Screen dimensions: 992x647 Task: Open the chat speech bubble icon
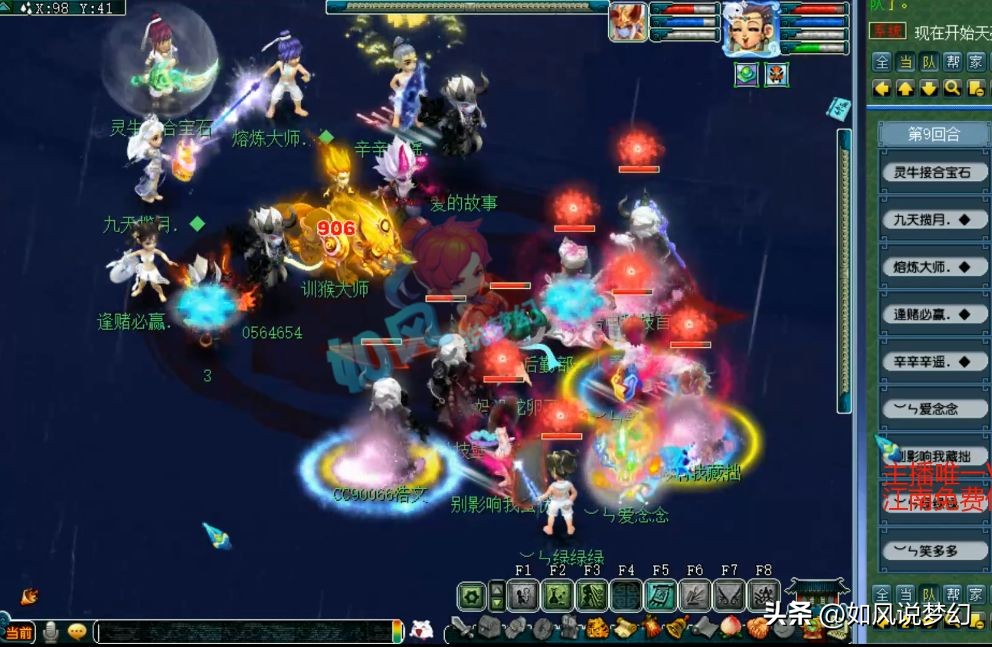coord(77,632)
